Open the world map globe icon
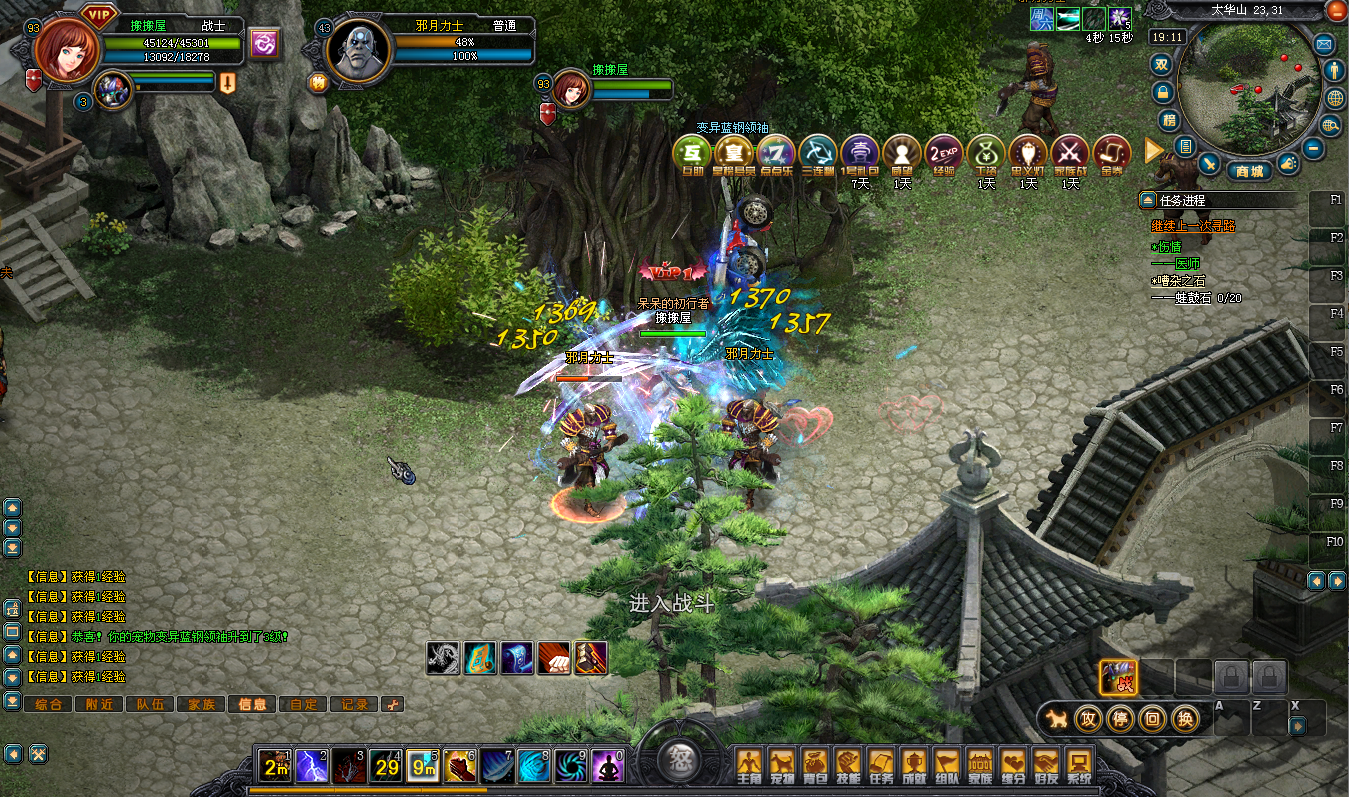Image resolution: width=1349 pixels, height=797 pixels. click(1335, 98)
